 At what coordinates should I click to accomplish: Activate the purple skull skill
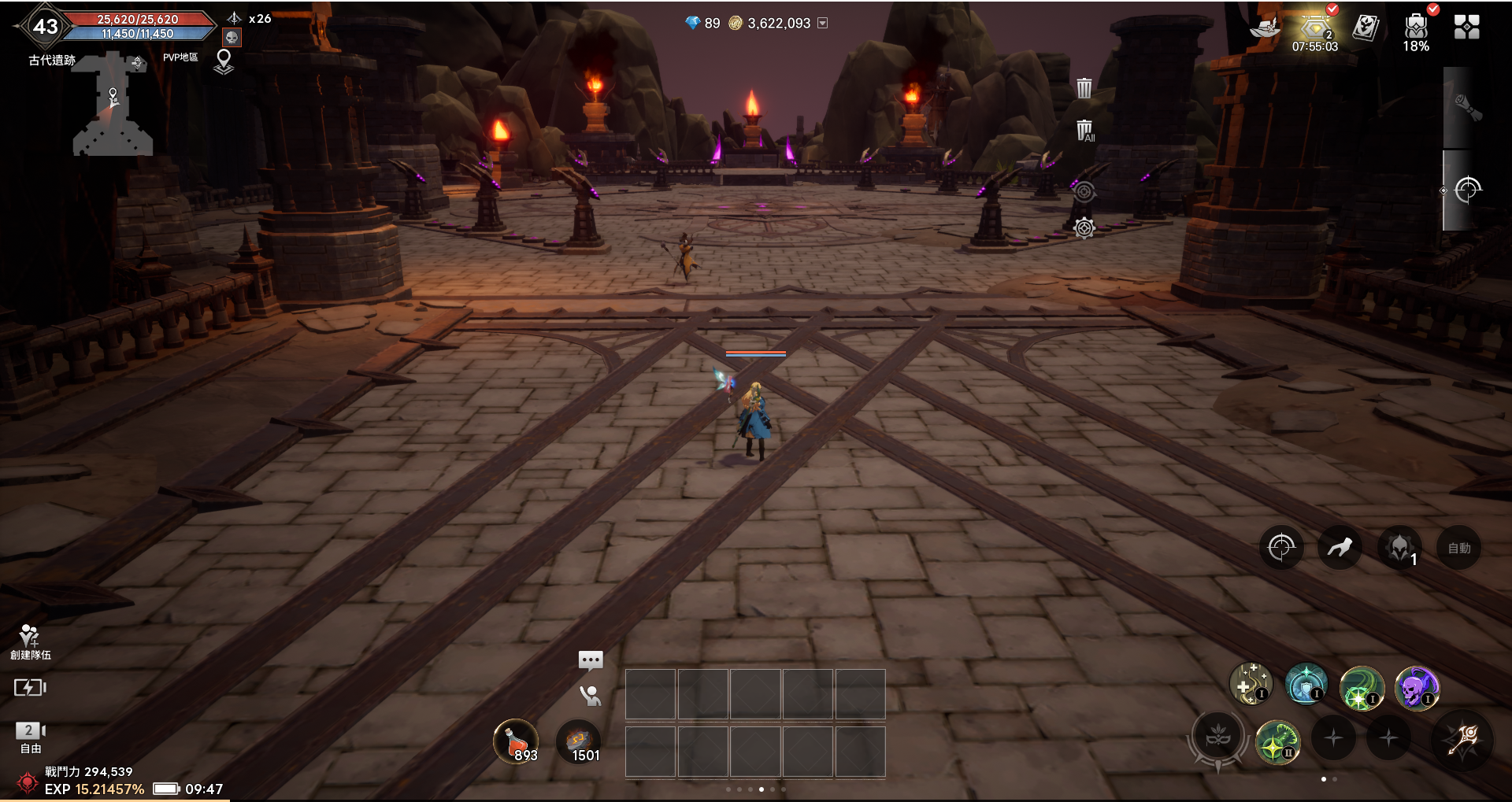click(x=1416, y=687)
